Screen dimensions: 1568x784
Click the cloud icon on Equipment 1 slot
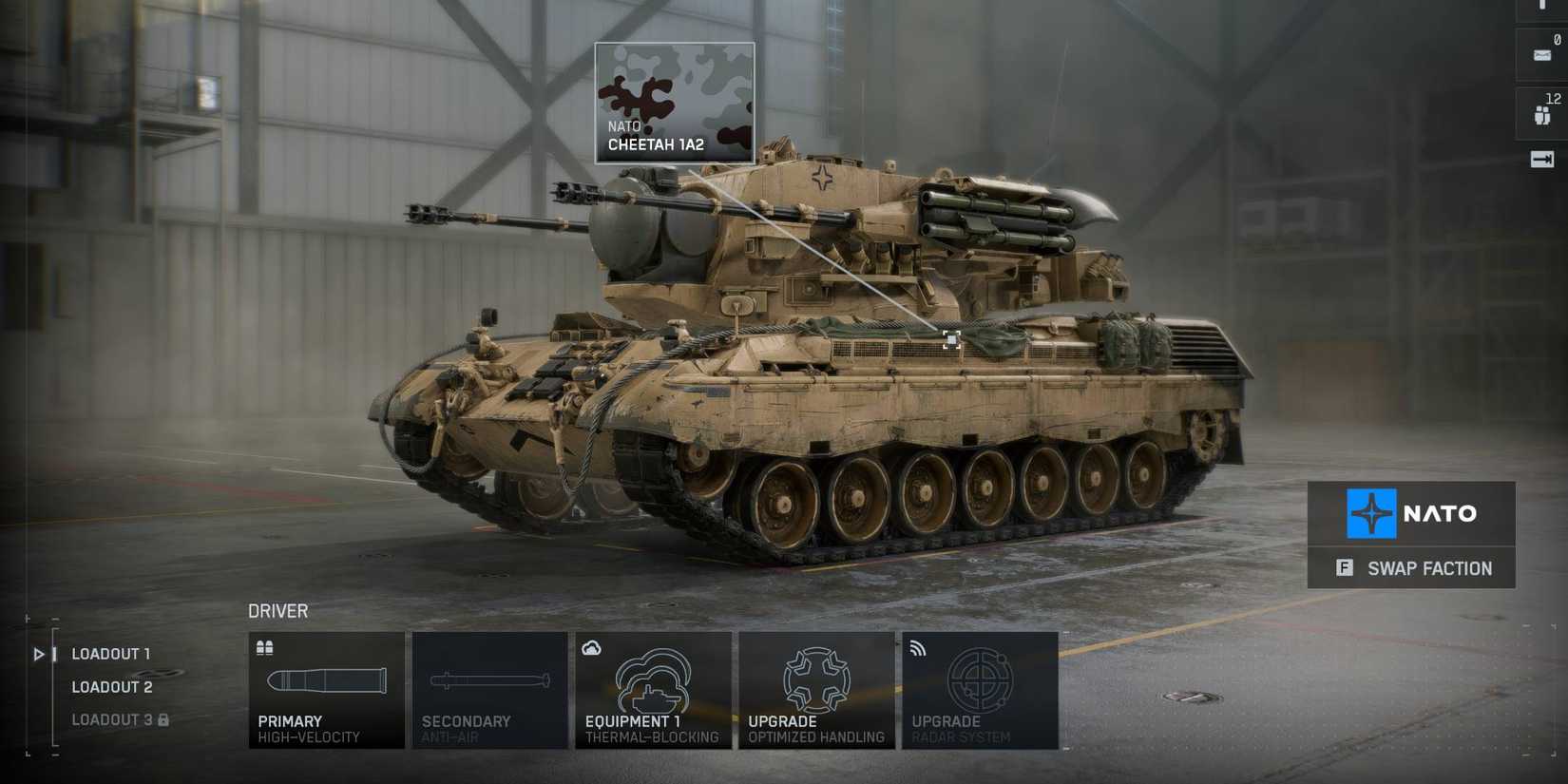[x=592, y=647]
